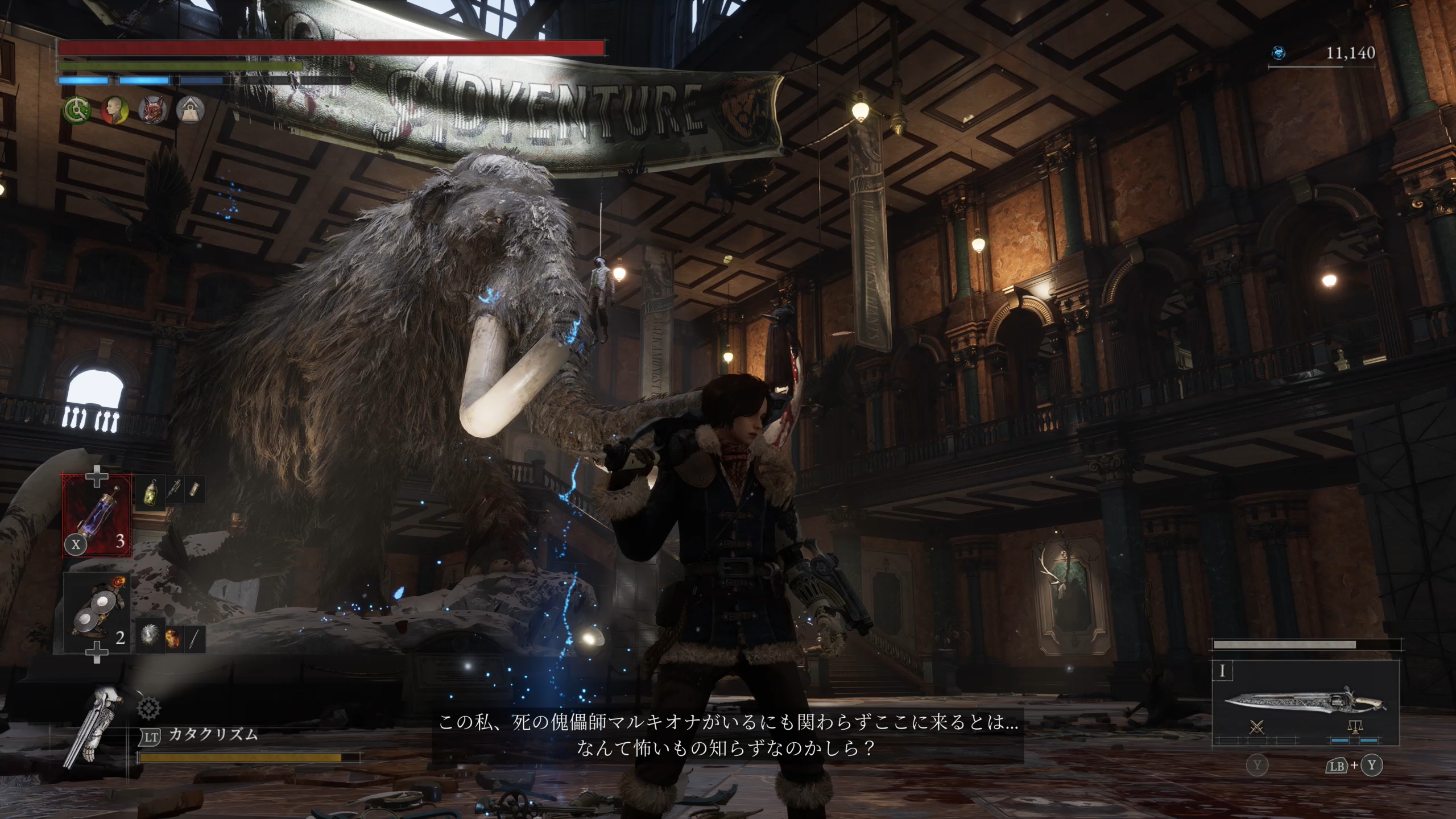
Task: Click the green clockwise gear status icon
Action: point(76,110)
